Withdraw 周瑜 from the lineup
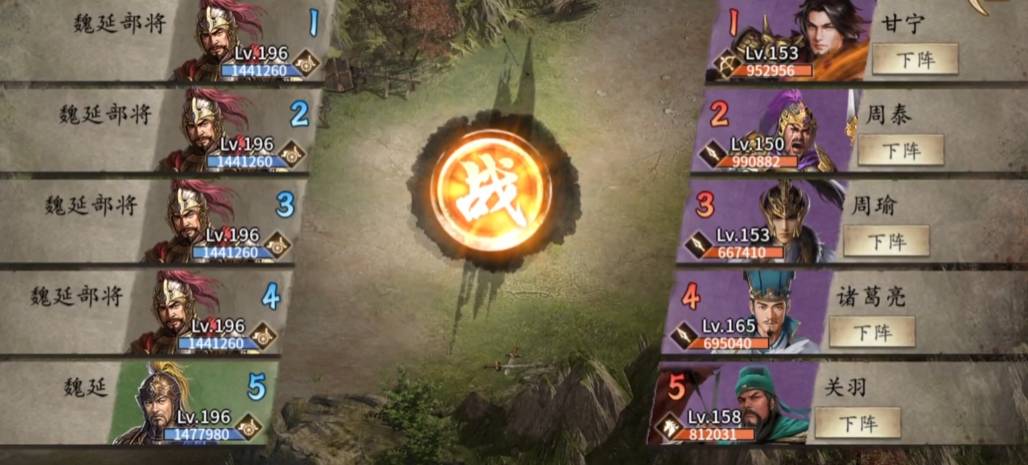1028x465 pixels. [886, 241]
